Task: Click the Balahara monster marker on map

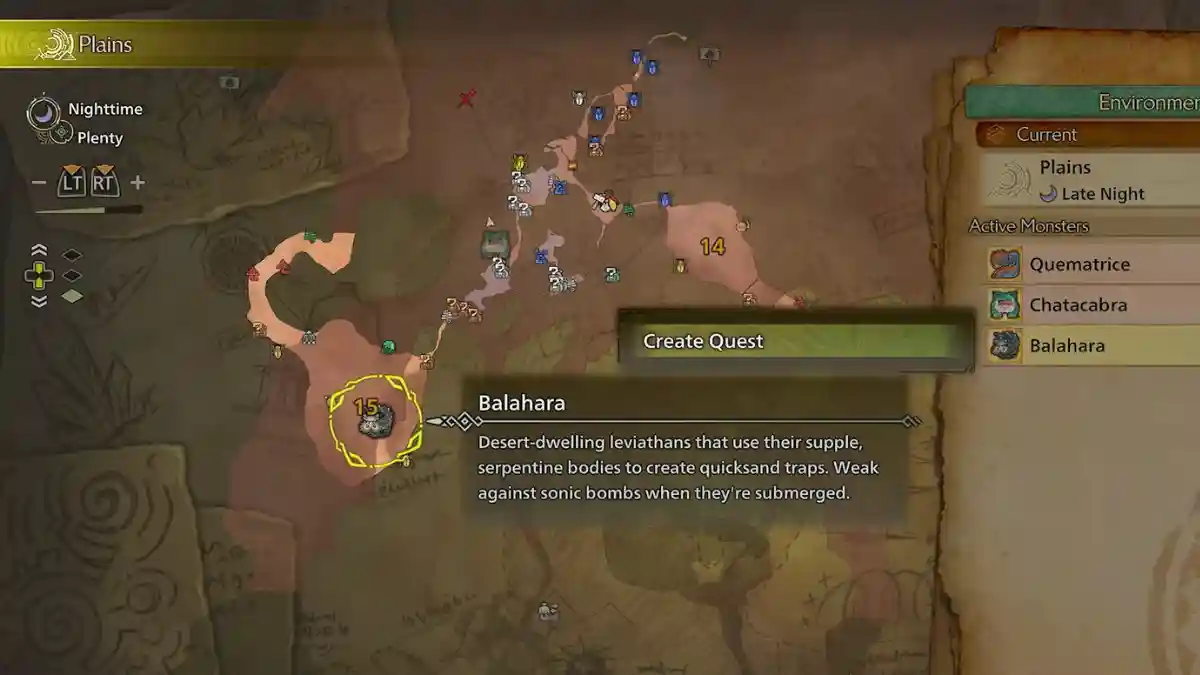Action: (376, 422)
